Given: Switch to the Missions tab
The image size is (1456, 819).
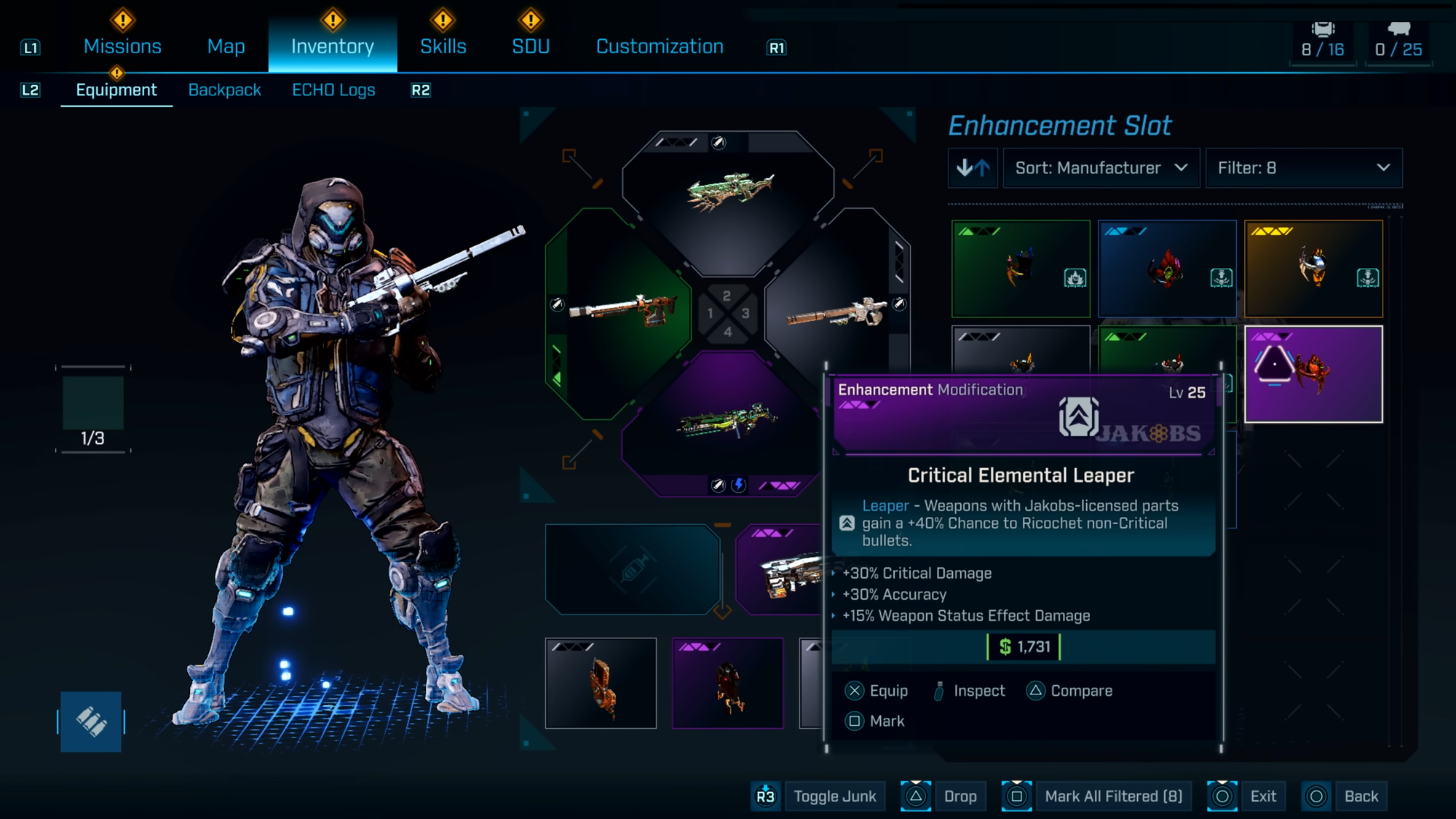Looking at the screenshot, I should (x=122, y=47).
